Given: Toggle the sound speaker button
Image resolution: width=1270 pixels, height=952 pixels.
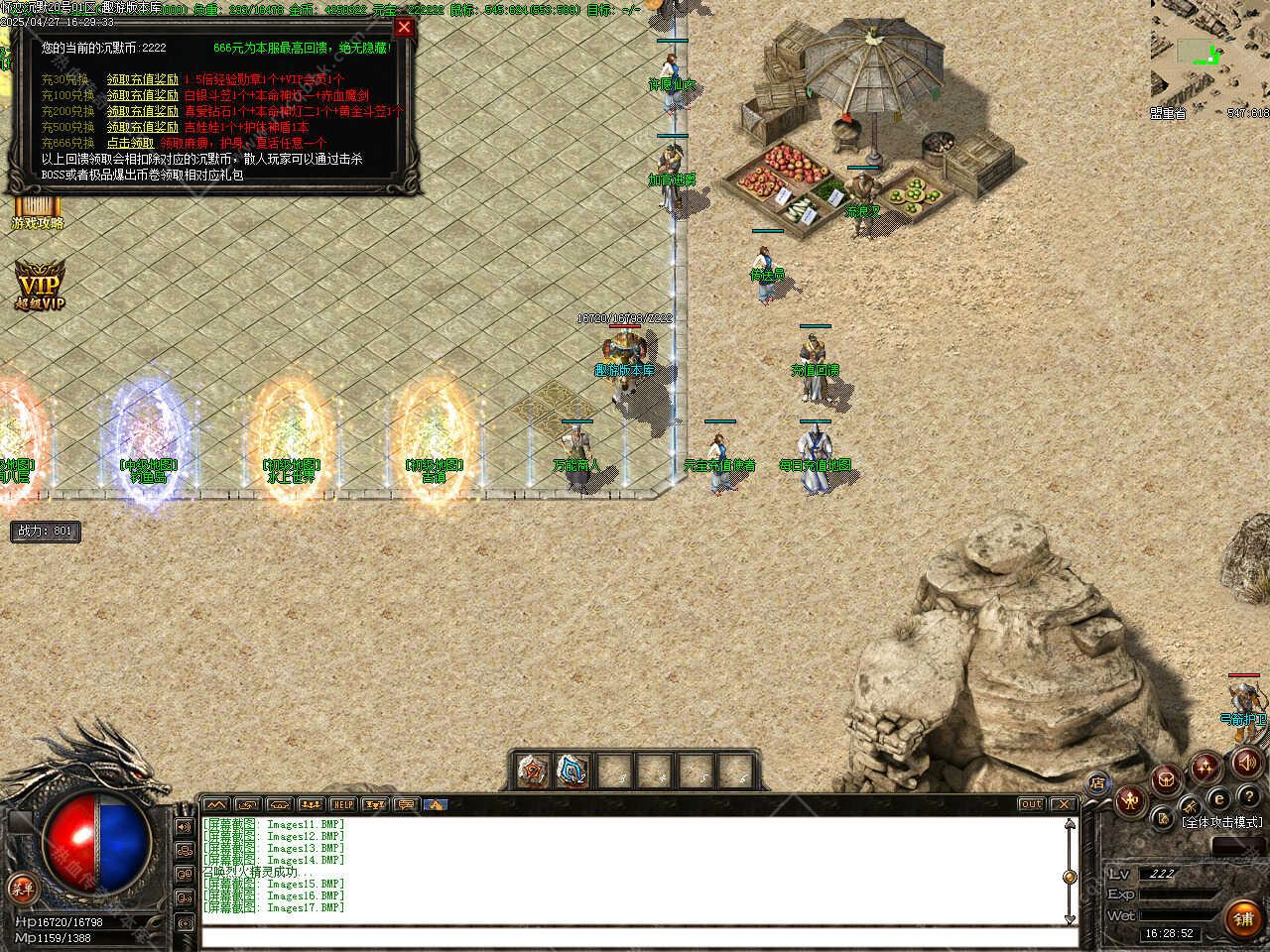Looking at the screenshot, I should 1247,762.
